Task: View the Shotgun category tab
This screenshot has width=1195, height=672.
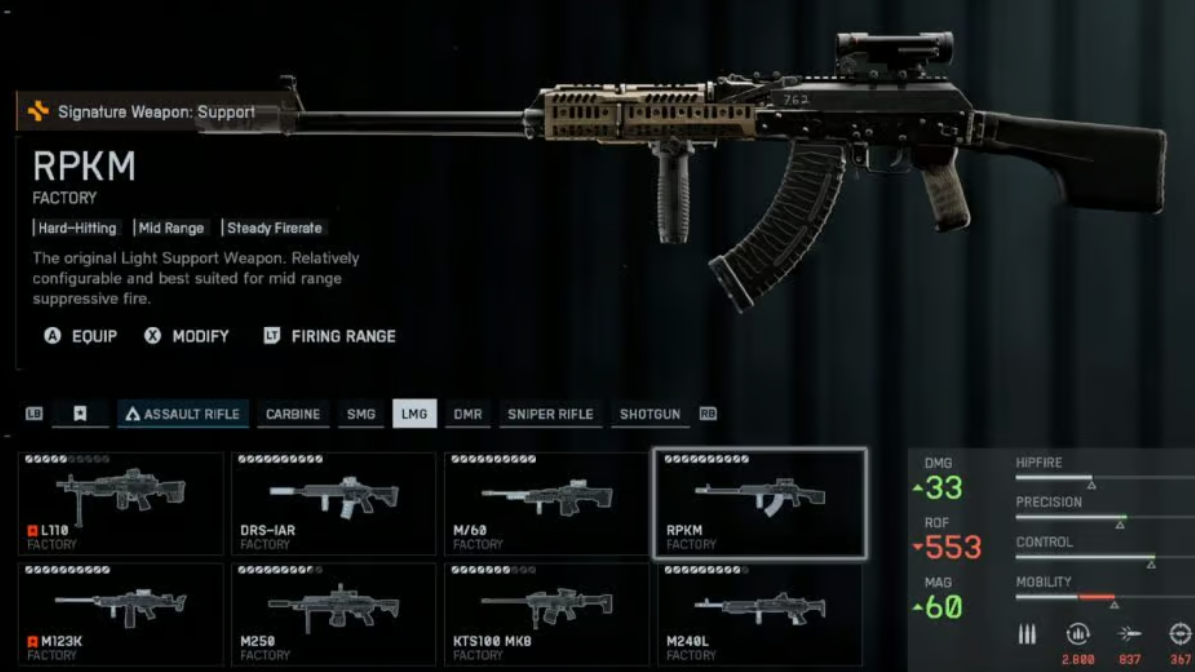Action: 650,414
